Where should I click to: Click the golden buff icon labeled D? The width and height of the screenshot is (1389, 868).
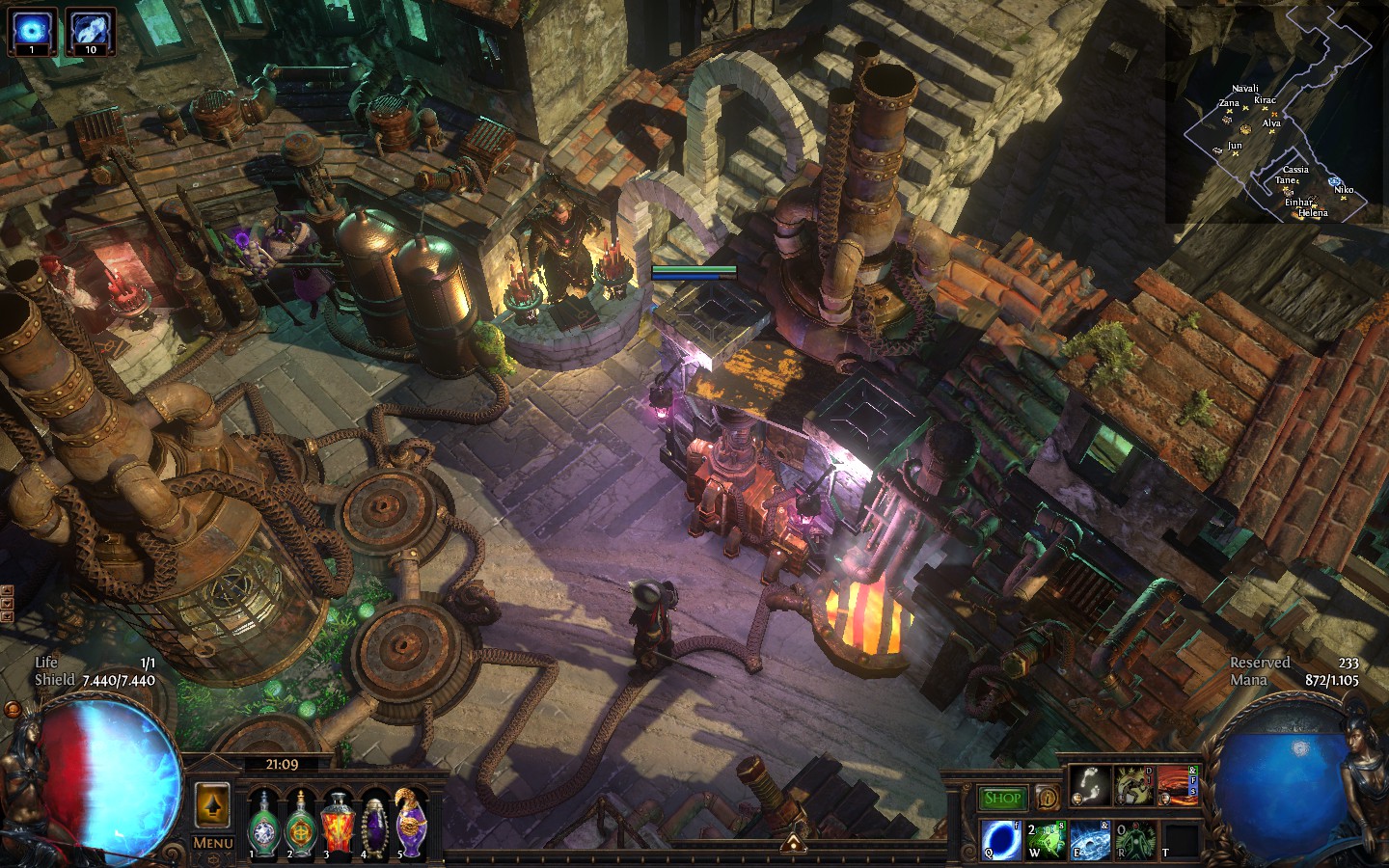[x=1134, y=785]
